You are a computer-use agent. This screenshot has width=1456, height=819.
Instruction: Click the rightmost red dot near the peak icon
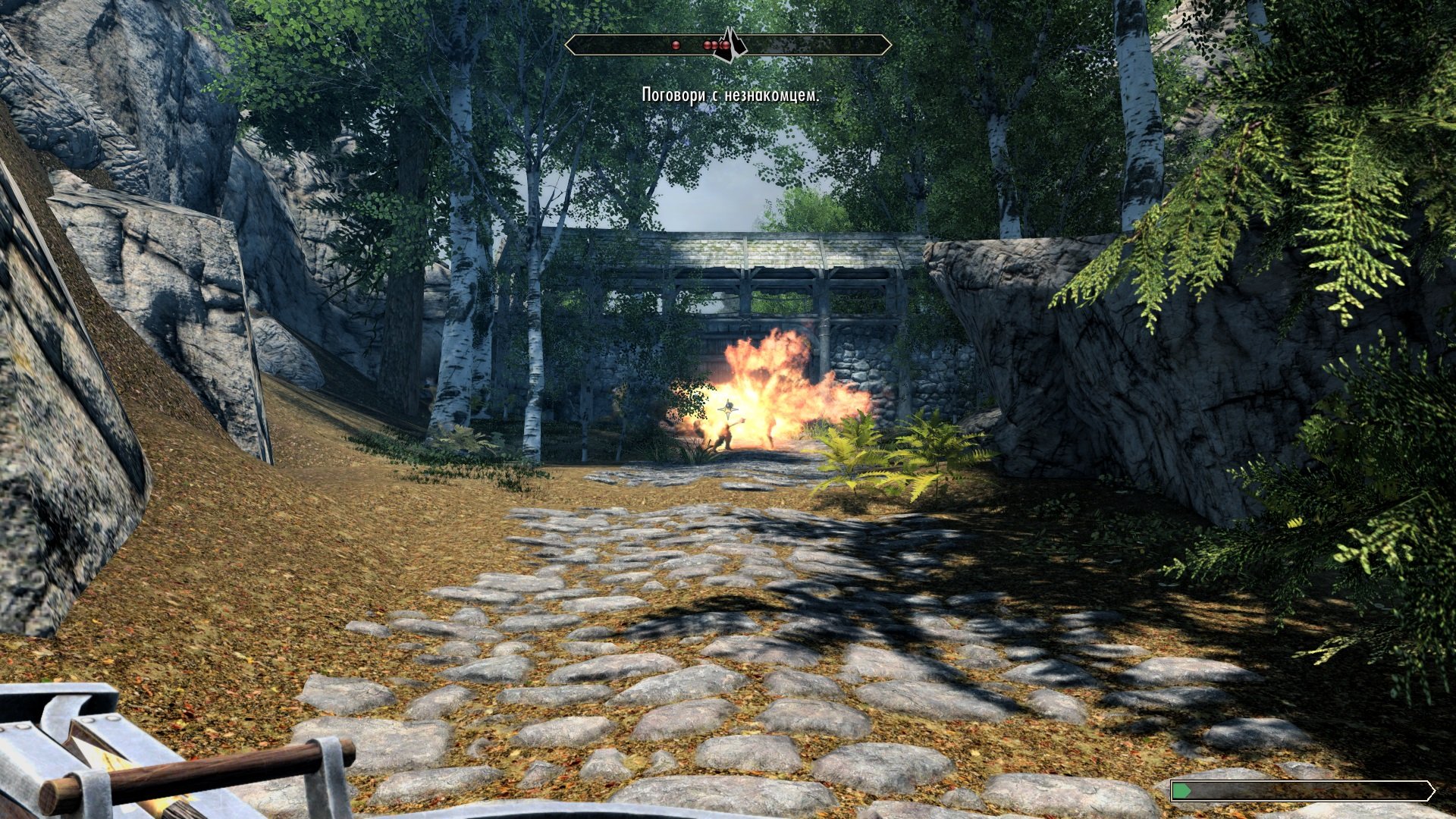coord(724,45)
